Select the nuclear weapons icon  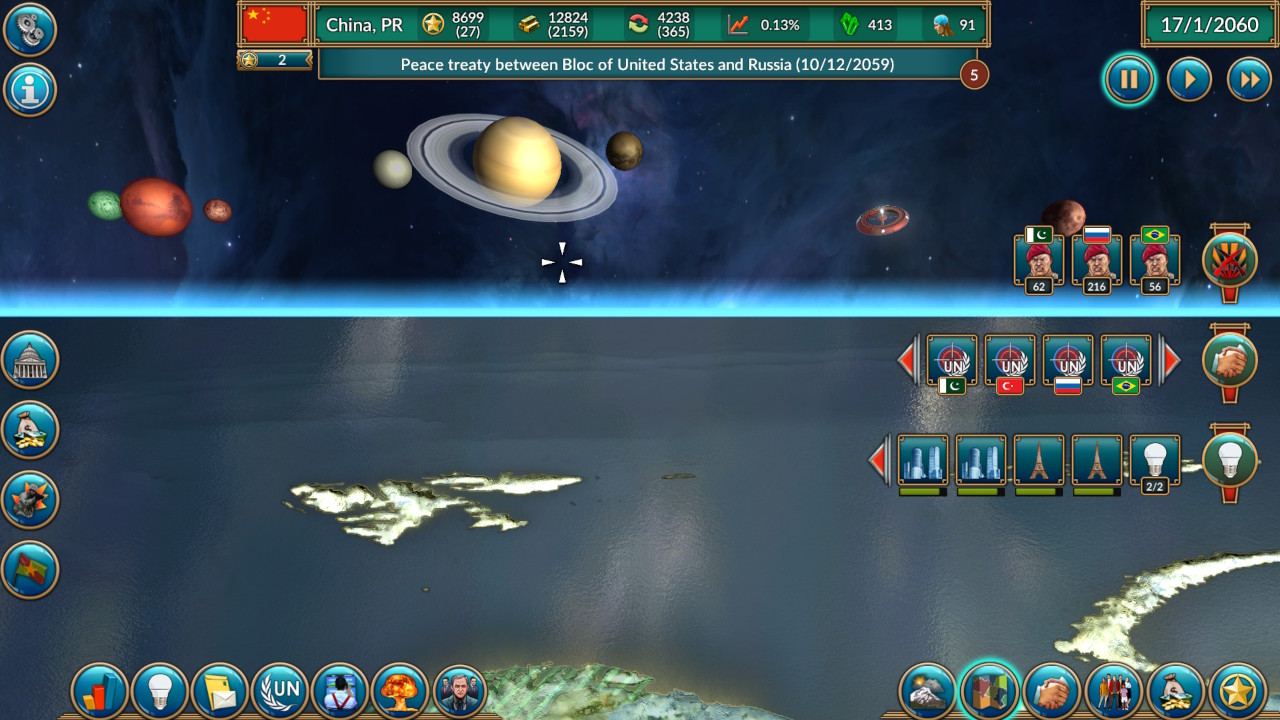click(x=400, y=690)
